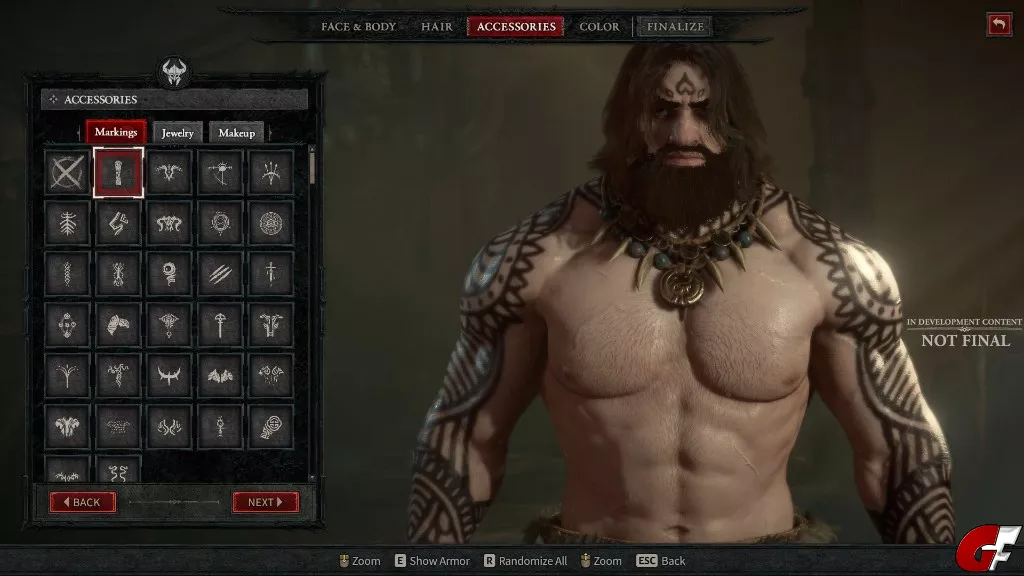1024x576 pixels.
Task: Apply the horned crescent marking
Action: pyautogui.click(x=169, y=374)
